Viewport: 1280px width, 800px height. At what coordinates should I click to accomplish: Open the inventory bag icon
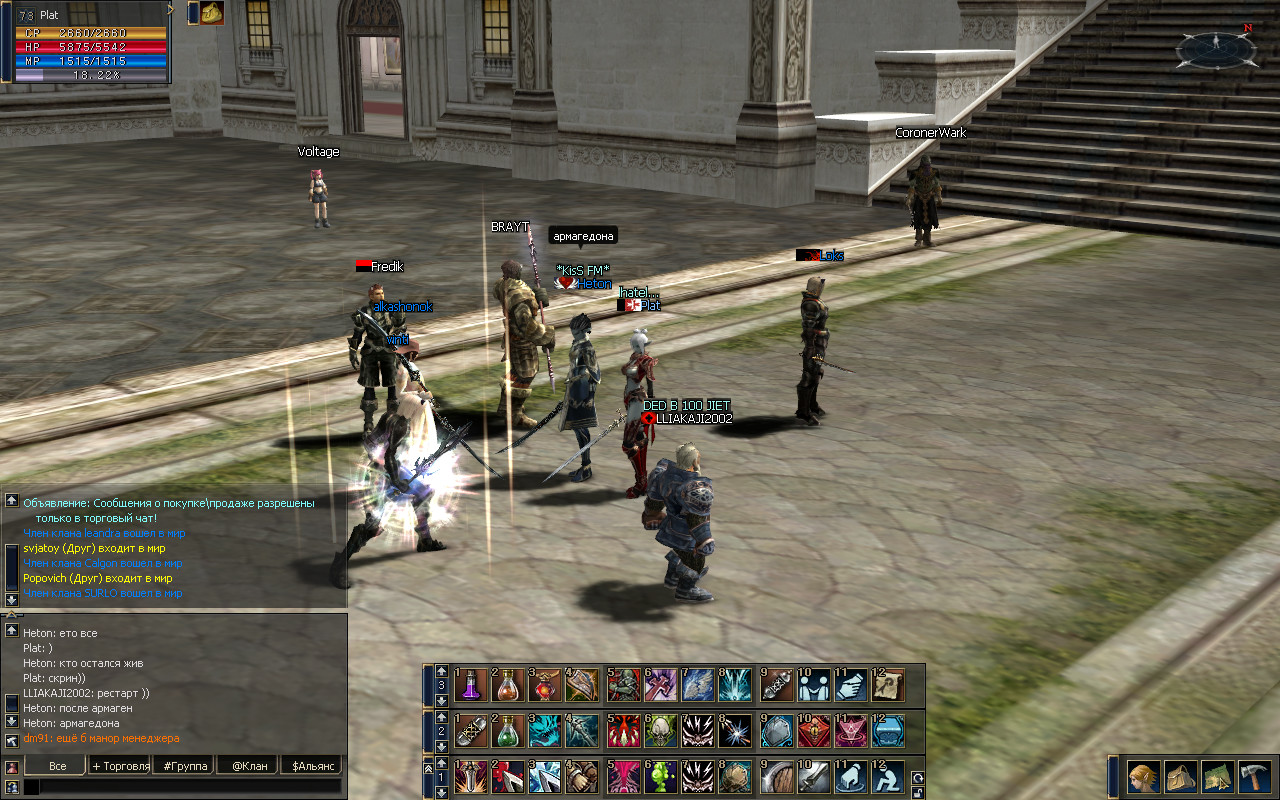[1180, 776]
